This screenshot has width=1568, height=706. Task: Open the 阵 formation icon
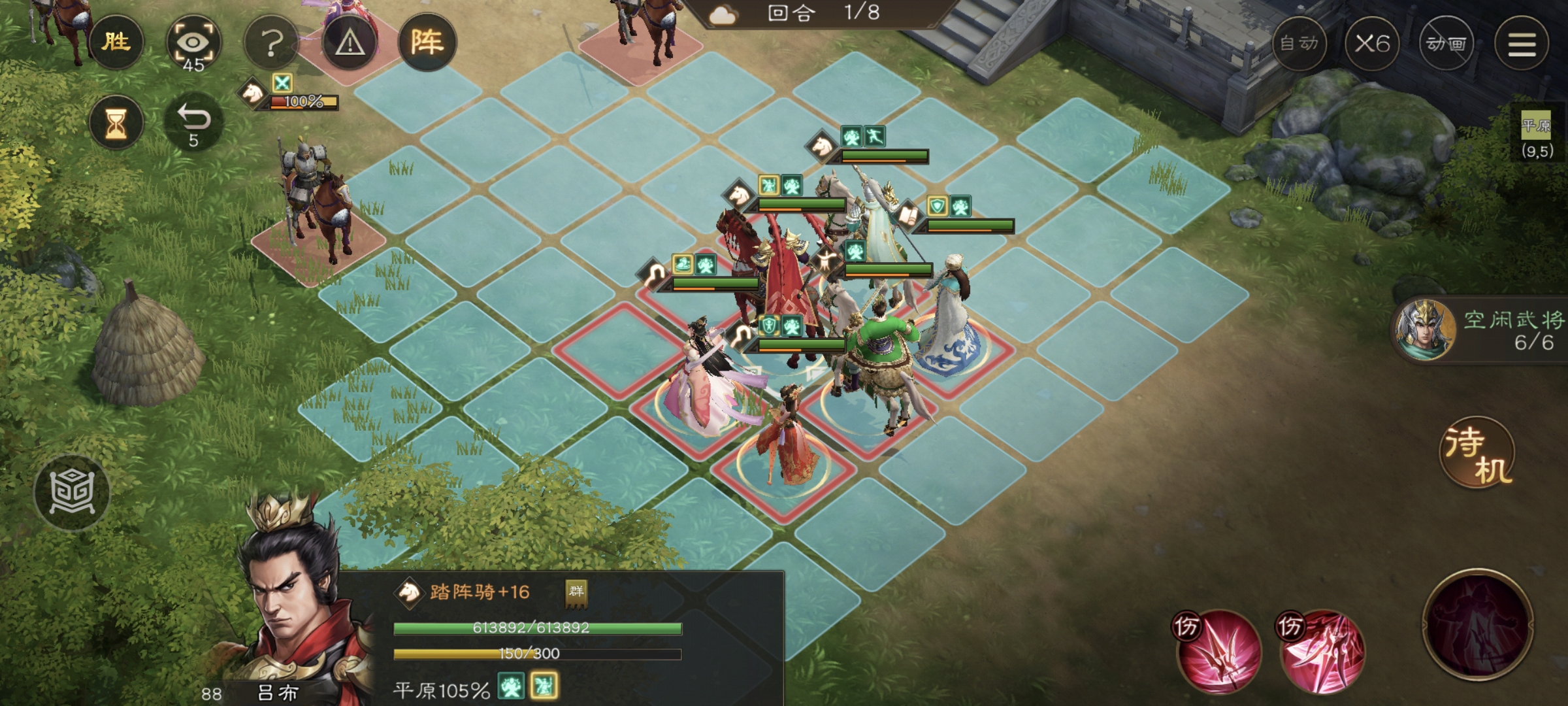point(431,41)
